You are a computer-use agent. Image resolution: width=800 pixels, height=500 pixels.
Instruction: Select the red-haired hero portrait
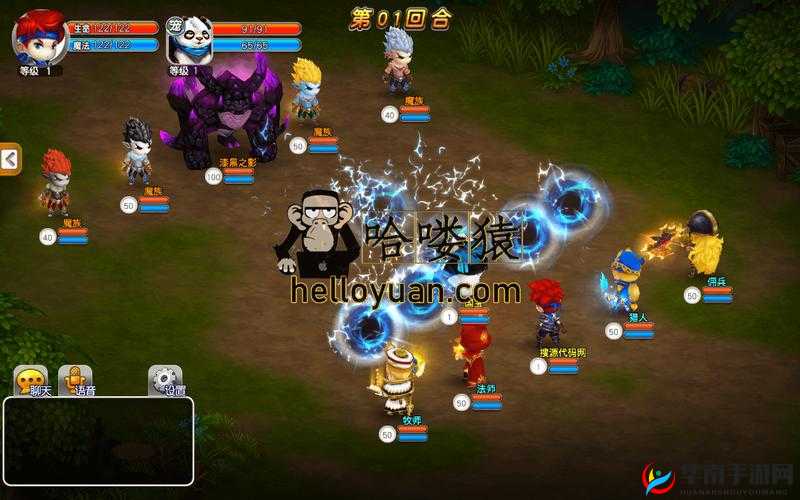coord(39,38)
